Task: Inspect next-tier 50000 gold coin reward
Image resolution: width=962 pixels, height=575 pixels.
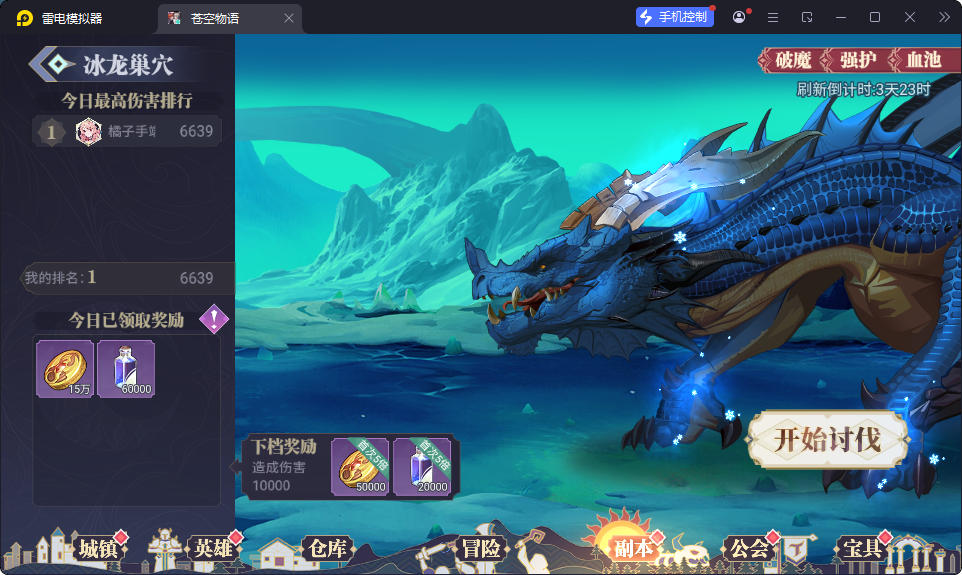Action: click(360, 466)
